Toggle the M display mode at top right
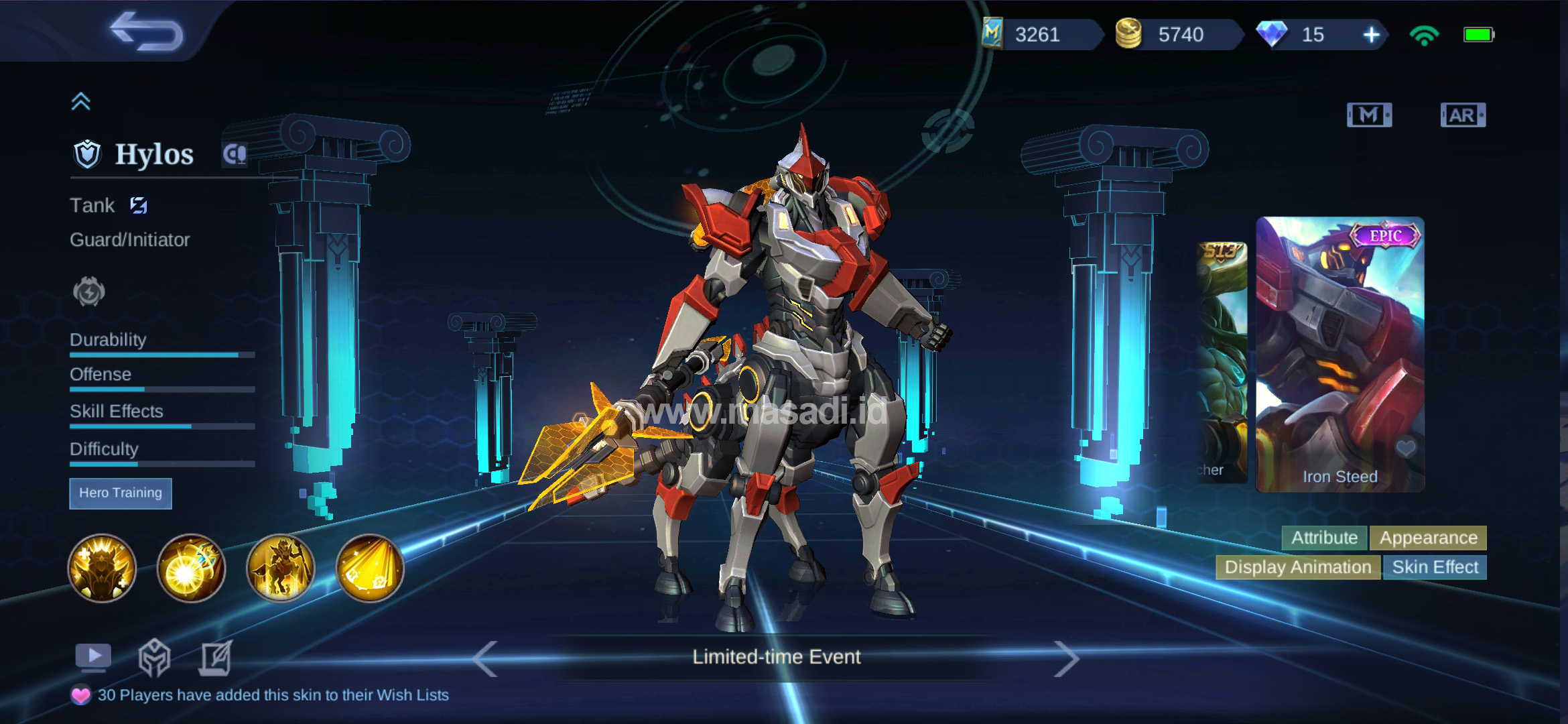The width and height of the screenshot is (1568, 724). (x=1370, y=115)
